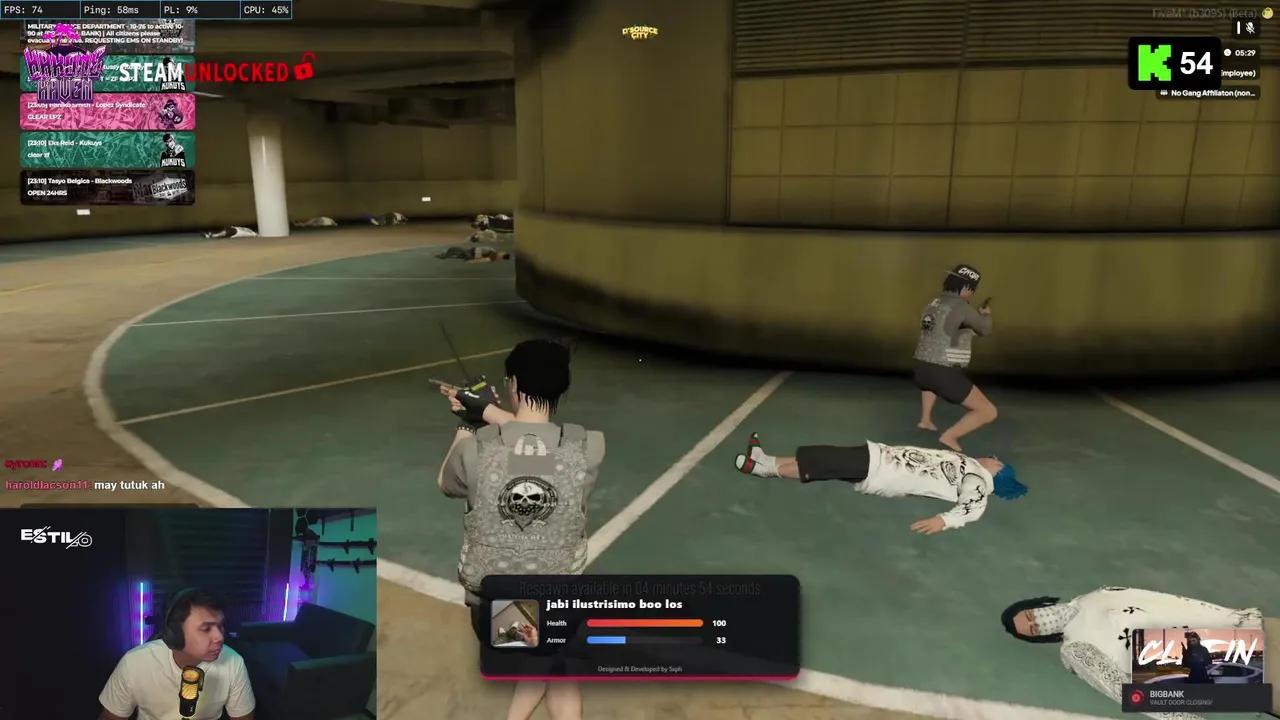The height and width of the screenshot is (720, 1280).
Task: Select the muted microphone icon
Action: 1251,28
